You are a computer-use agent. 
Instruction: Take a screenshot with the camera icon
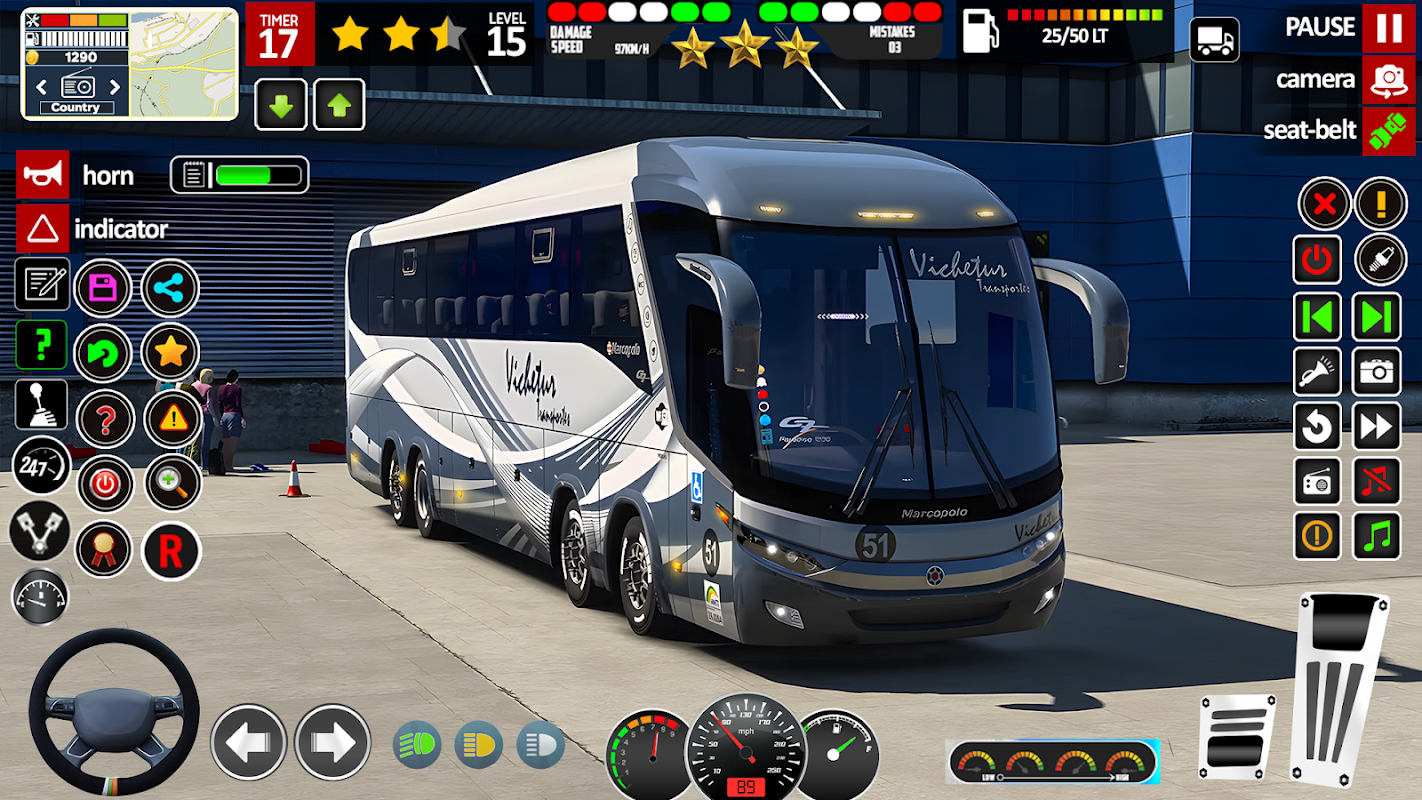pos(1377,372)
